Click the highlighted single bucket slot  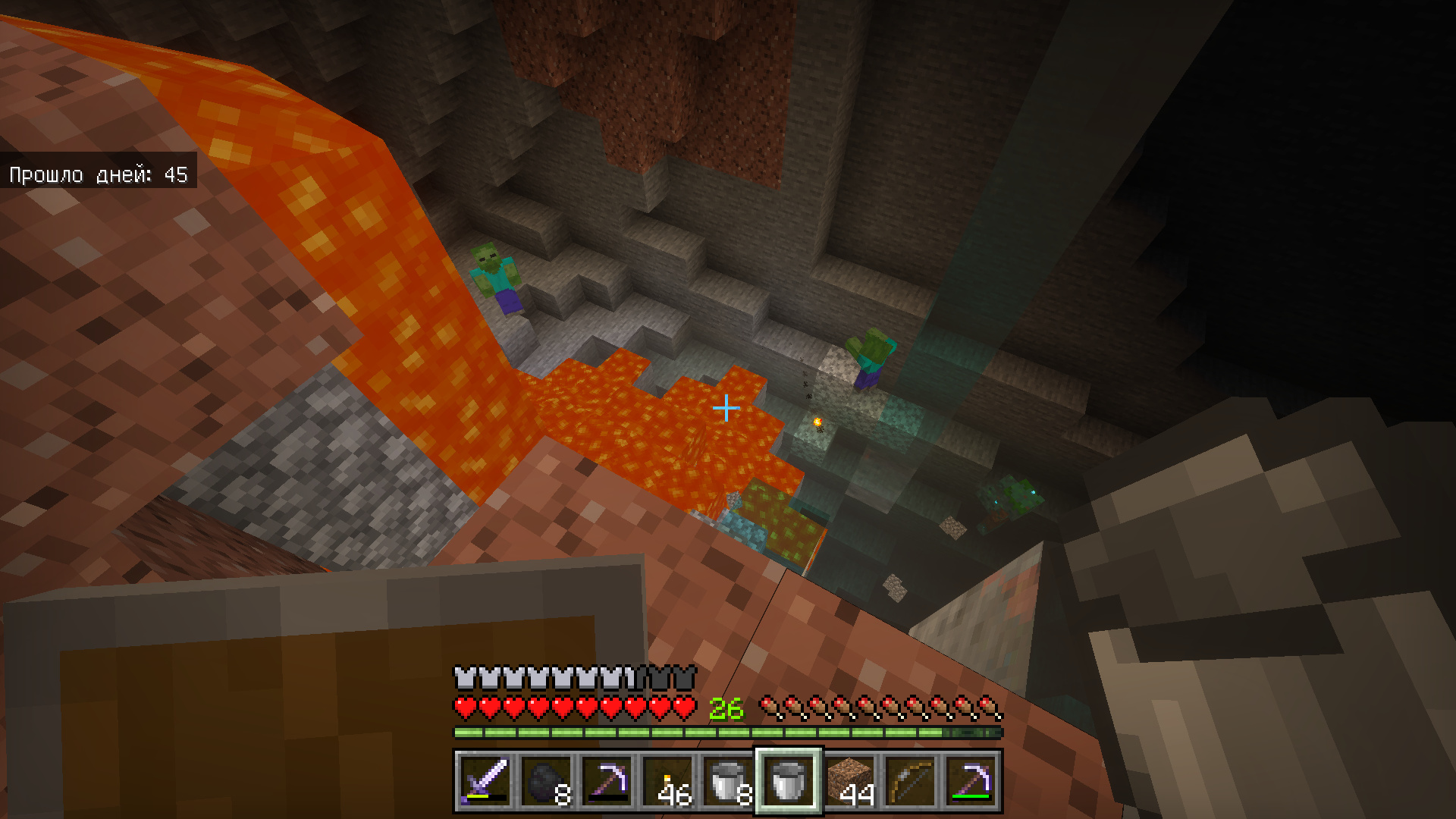788,781
